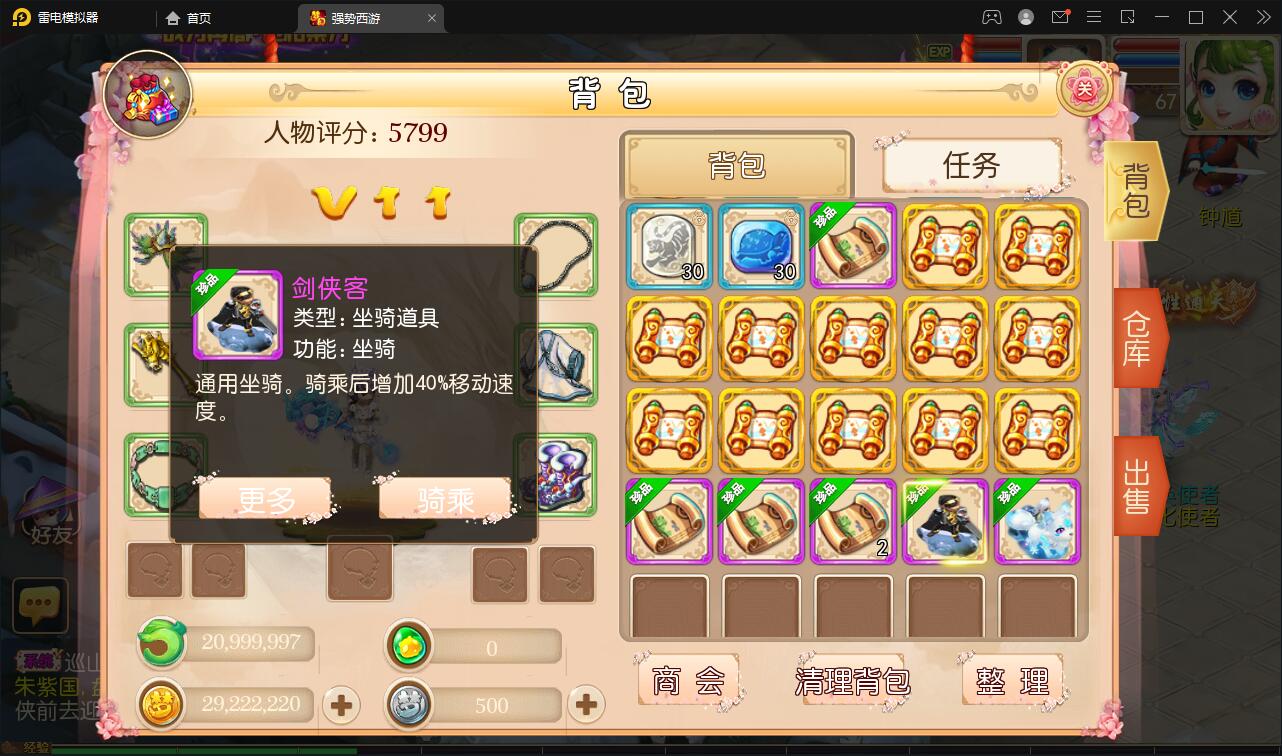Image resolution: width=1282 pixels, height=756 pixels.
Task: Click the blue turtle item showing 30
Action: (760, 246)
